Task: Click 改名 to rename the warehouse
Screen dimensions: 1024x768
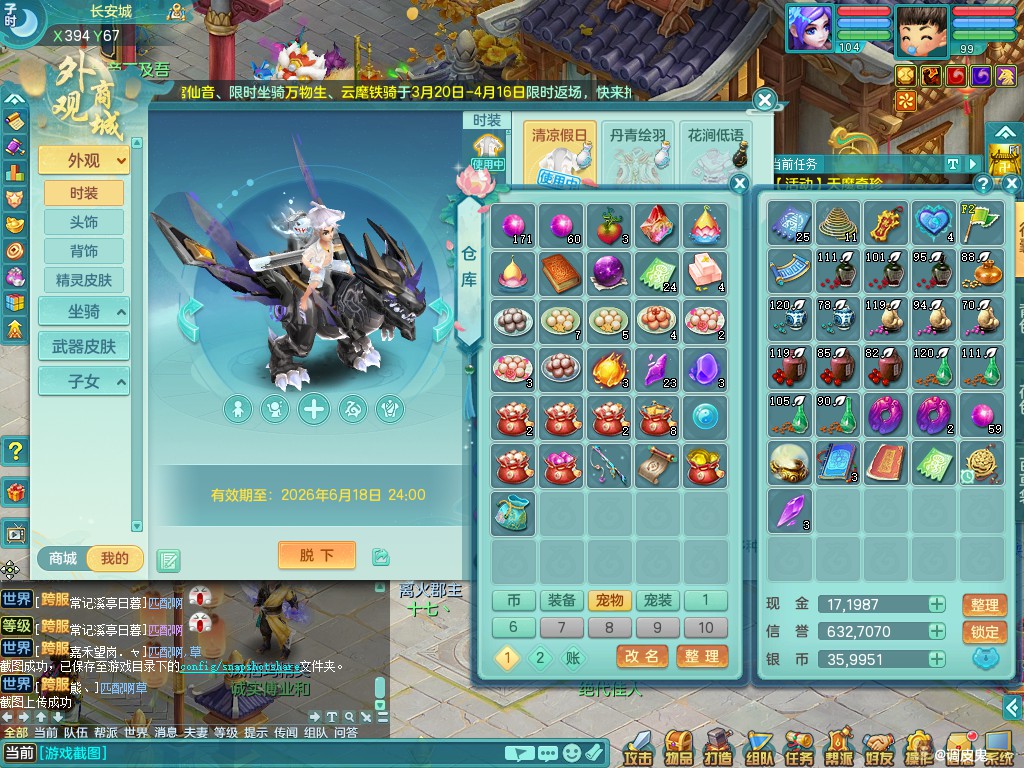Action: point(642,656)
